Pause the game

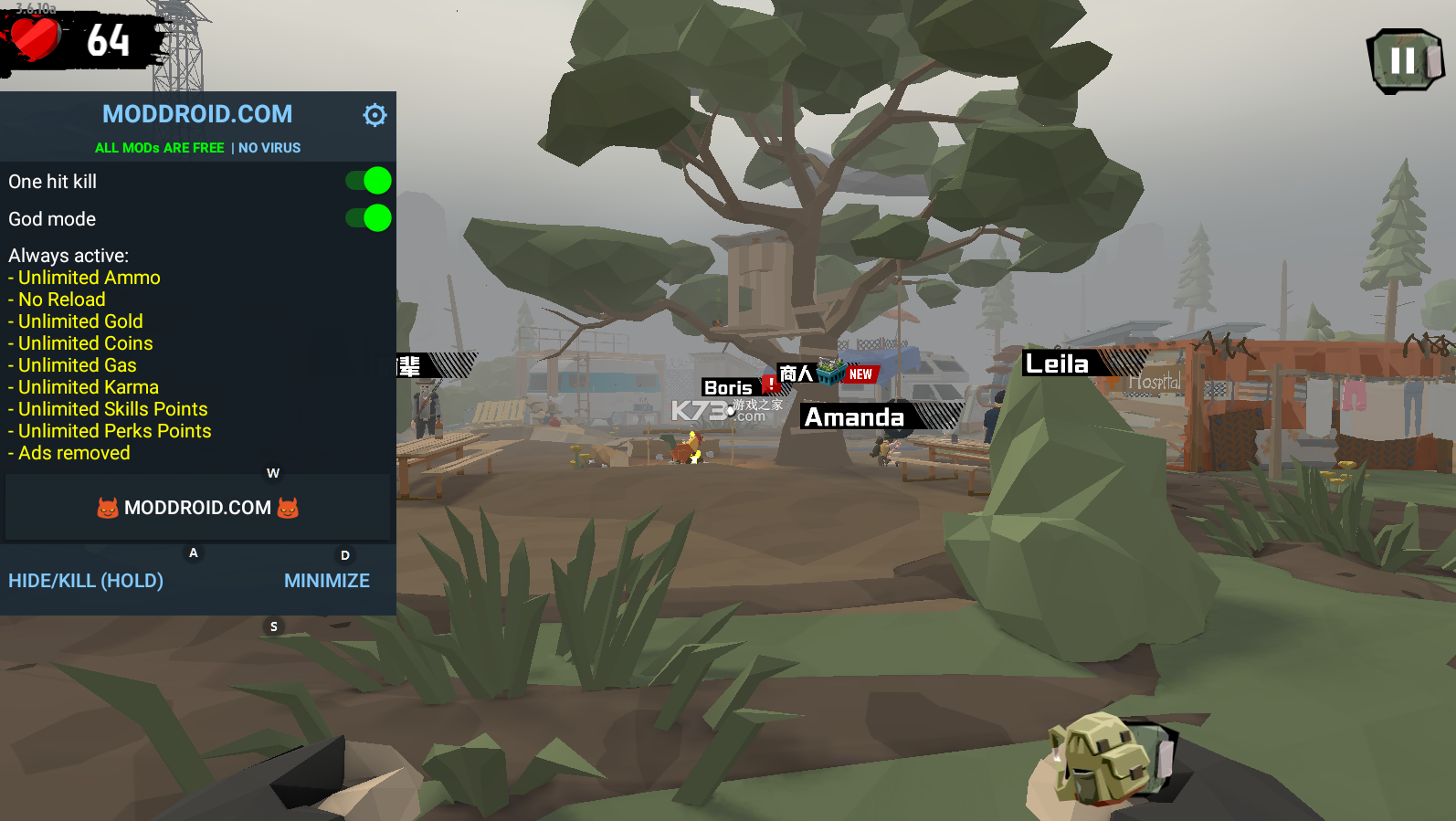tap(1405, 60)
